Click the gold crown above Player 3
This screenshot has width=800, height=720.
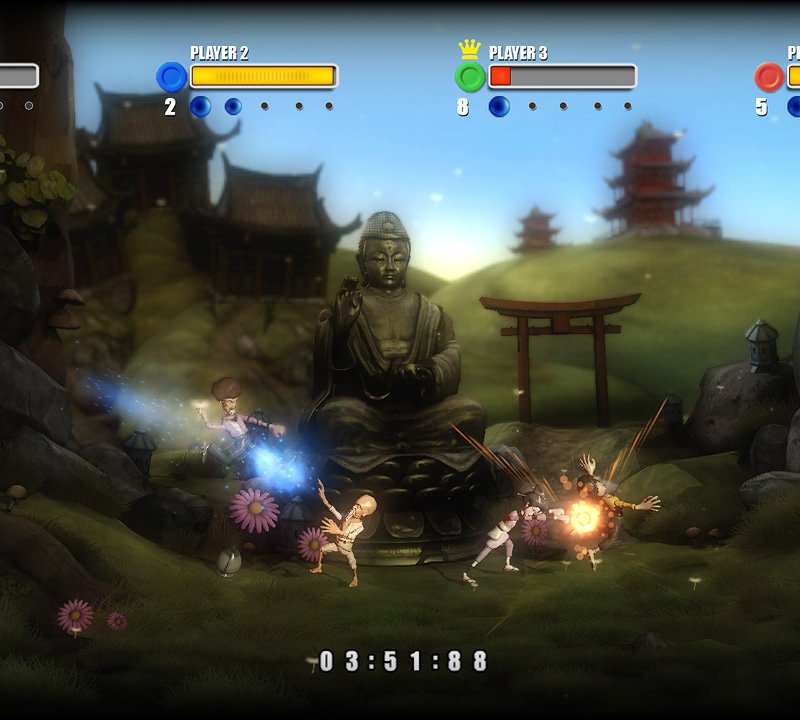tap(470, 49)
